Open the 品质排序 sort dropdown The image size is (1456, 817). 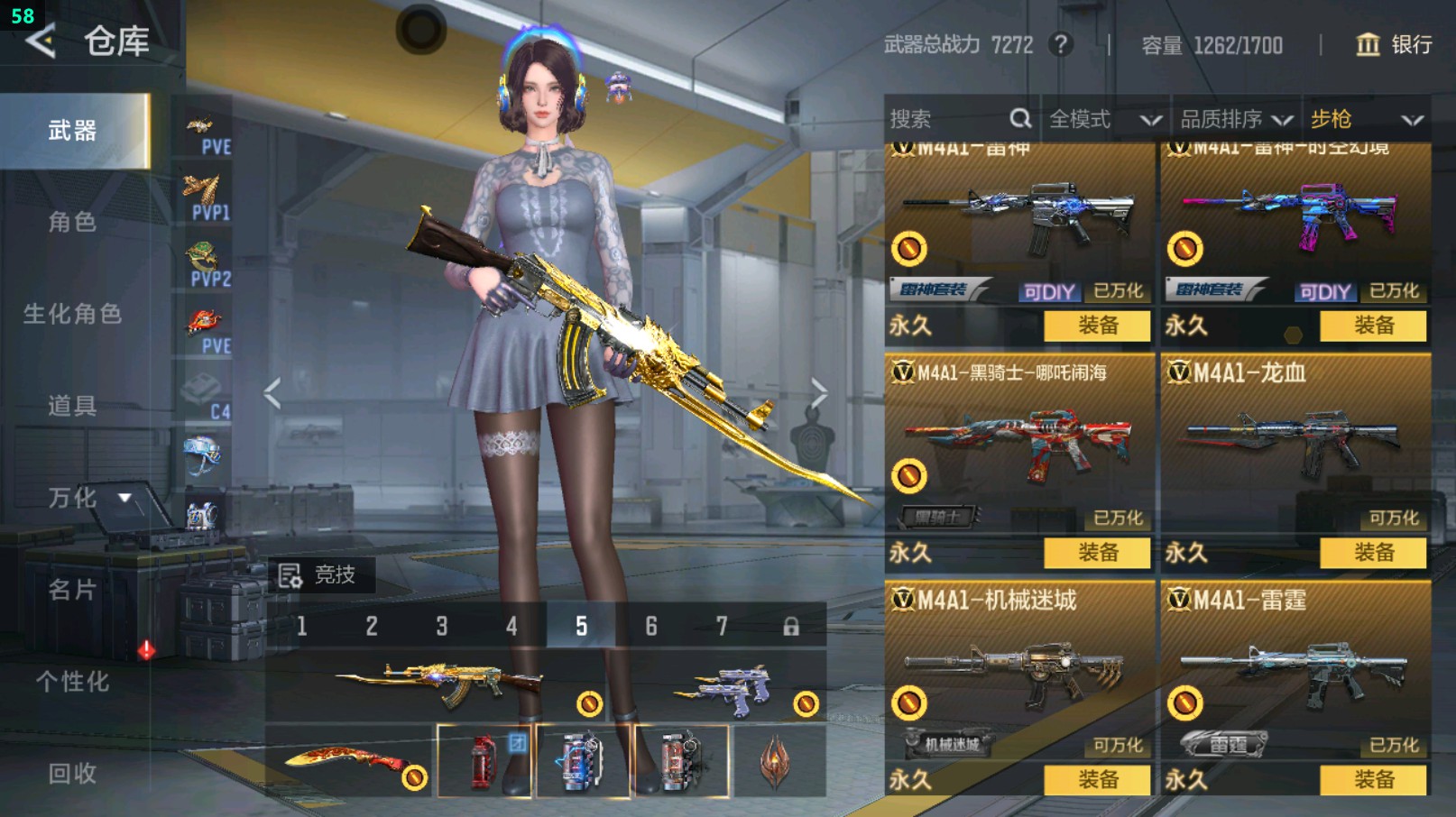coord(1235,119)
